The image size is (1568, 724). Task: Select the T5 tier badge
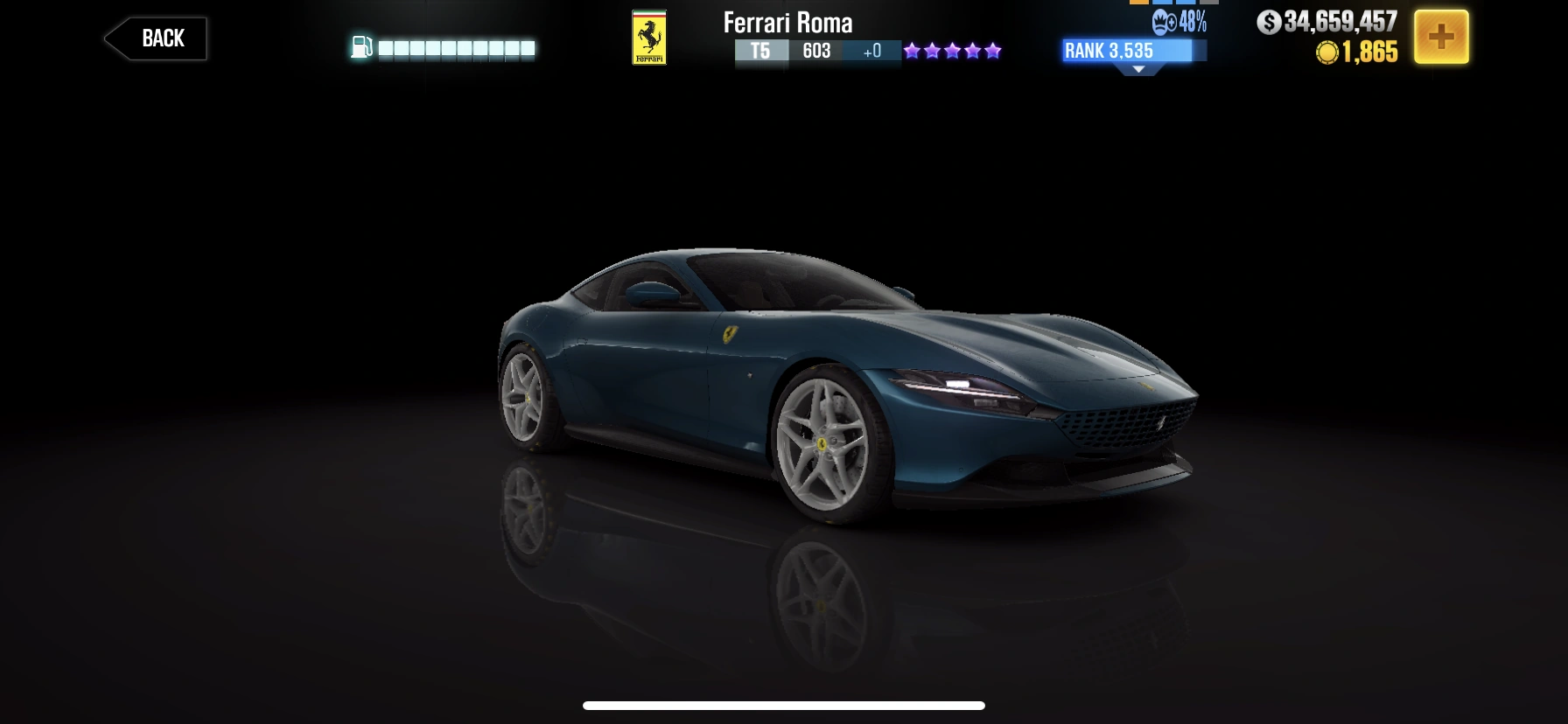(760, 52)
